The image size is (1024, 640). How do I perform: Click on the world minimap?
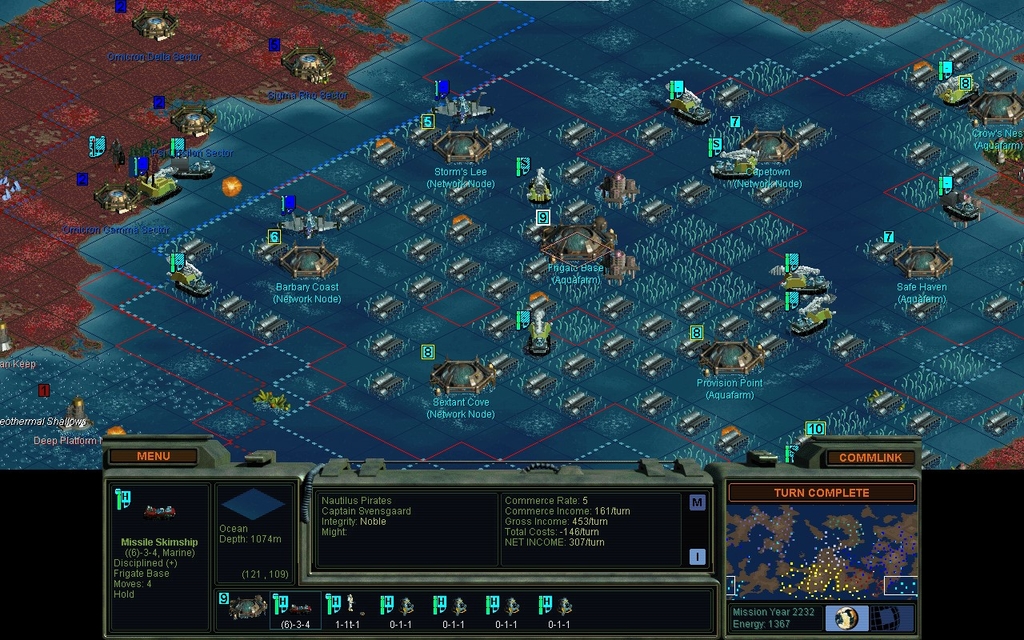(821, 551)
